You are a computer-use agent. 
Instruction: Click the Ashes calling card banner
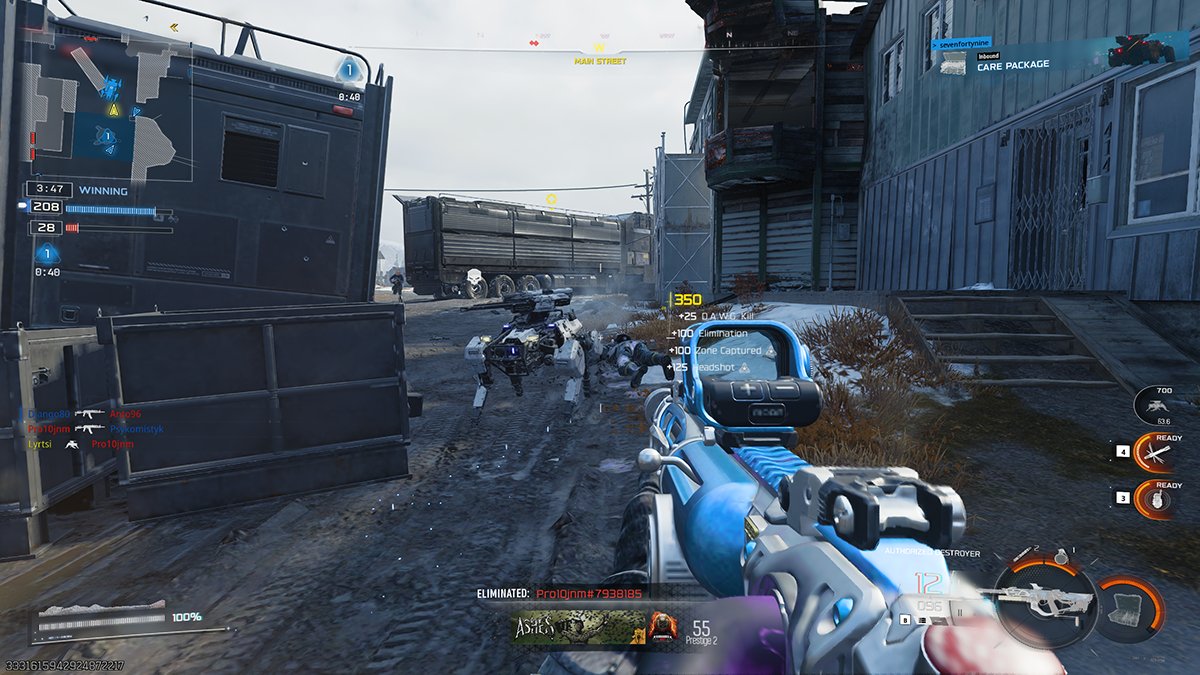(578, 629)
